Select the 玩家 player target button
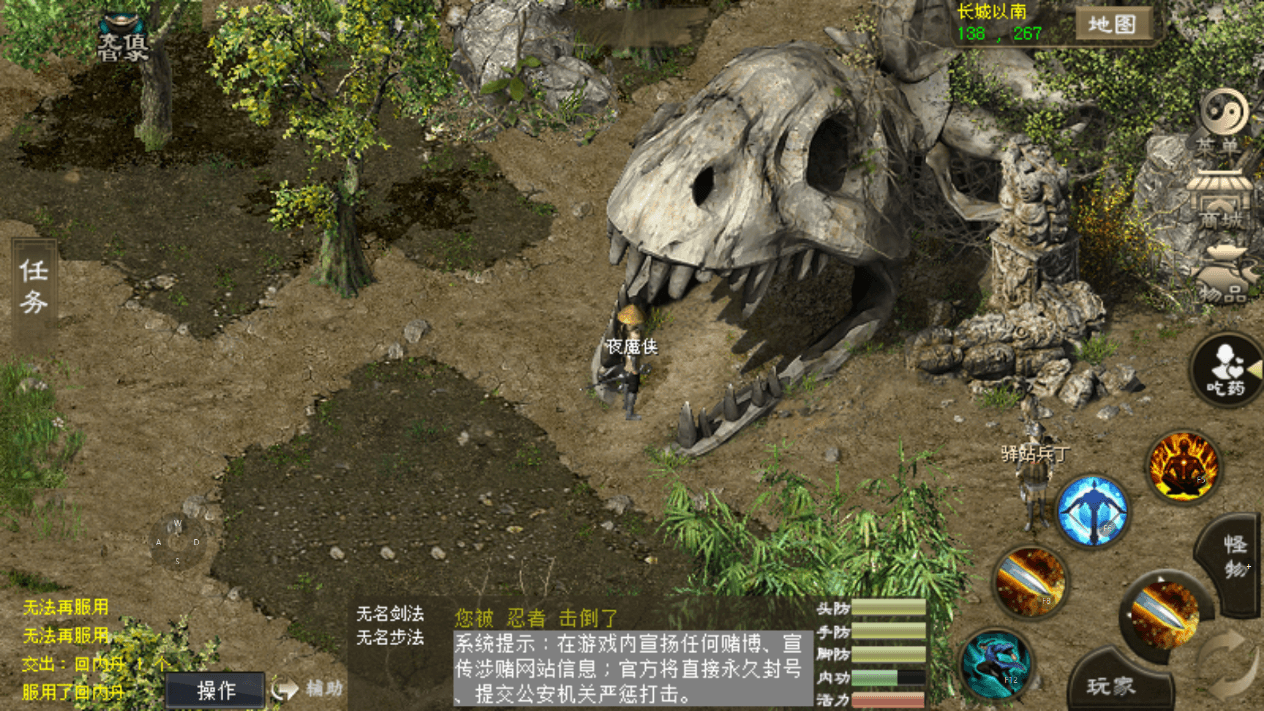 tap(1111, 687)
